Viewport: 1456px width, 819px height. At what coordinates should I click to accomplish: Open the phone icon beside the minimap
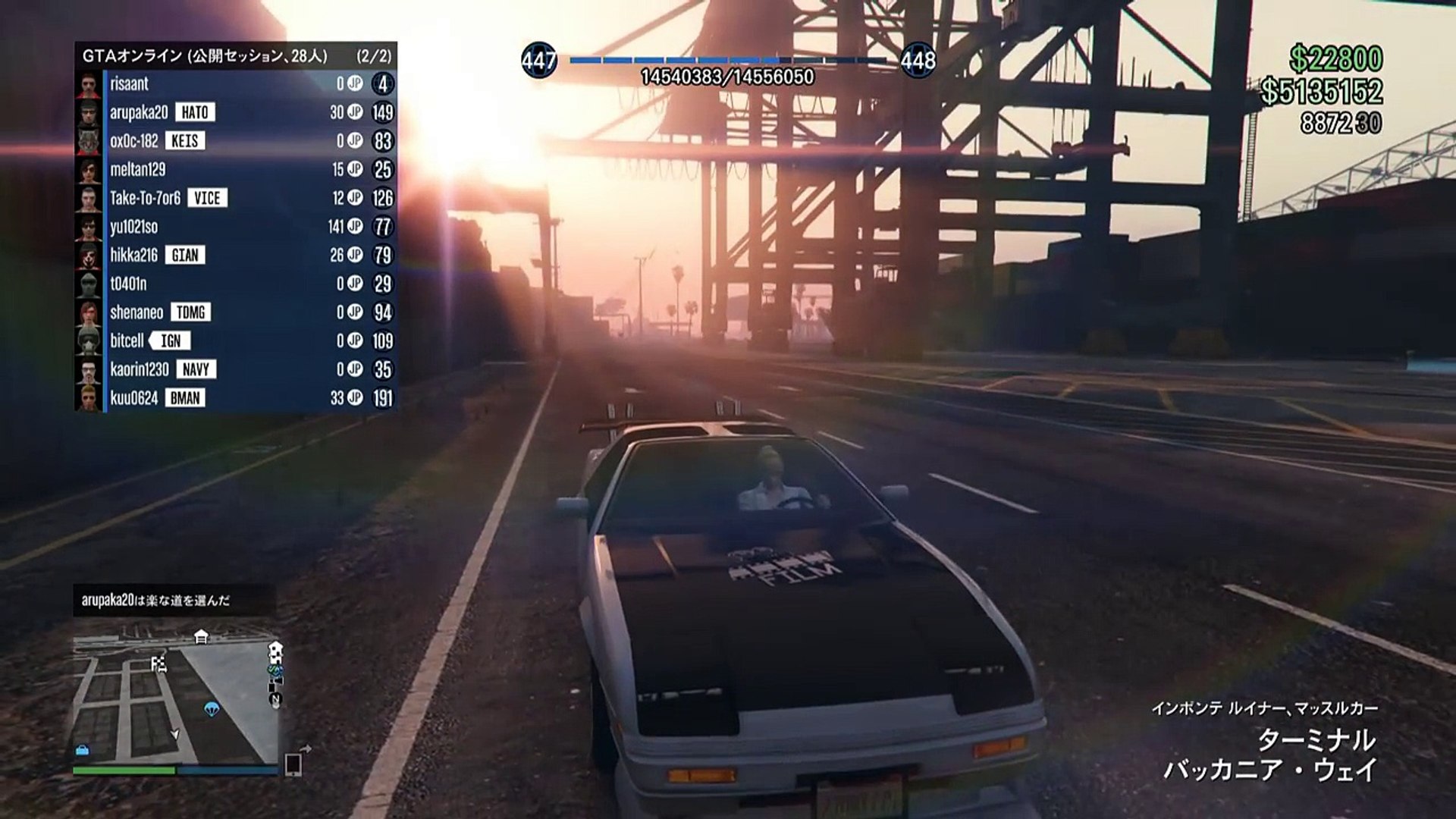293,764
